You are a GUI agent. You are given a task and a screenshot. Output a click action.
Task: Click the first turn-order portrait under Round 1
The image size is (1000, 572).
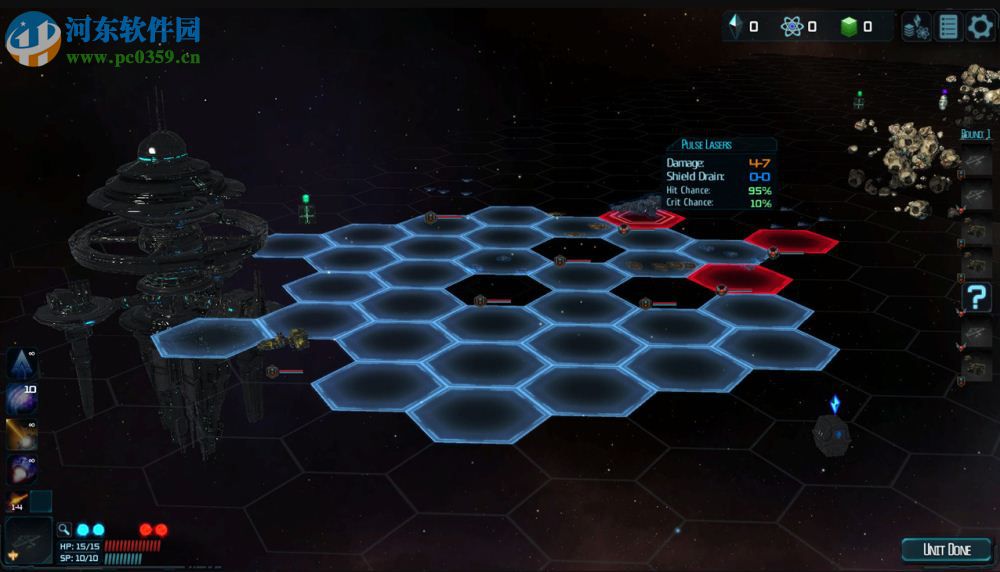click(976, 161)
